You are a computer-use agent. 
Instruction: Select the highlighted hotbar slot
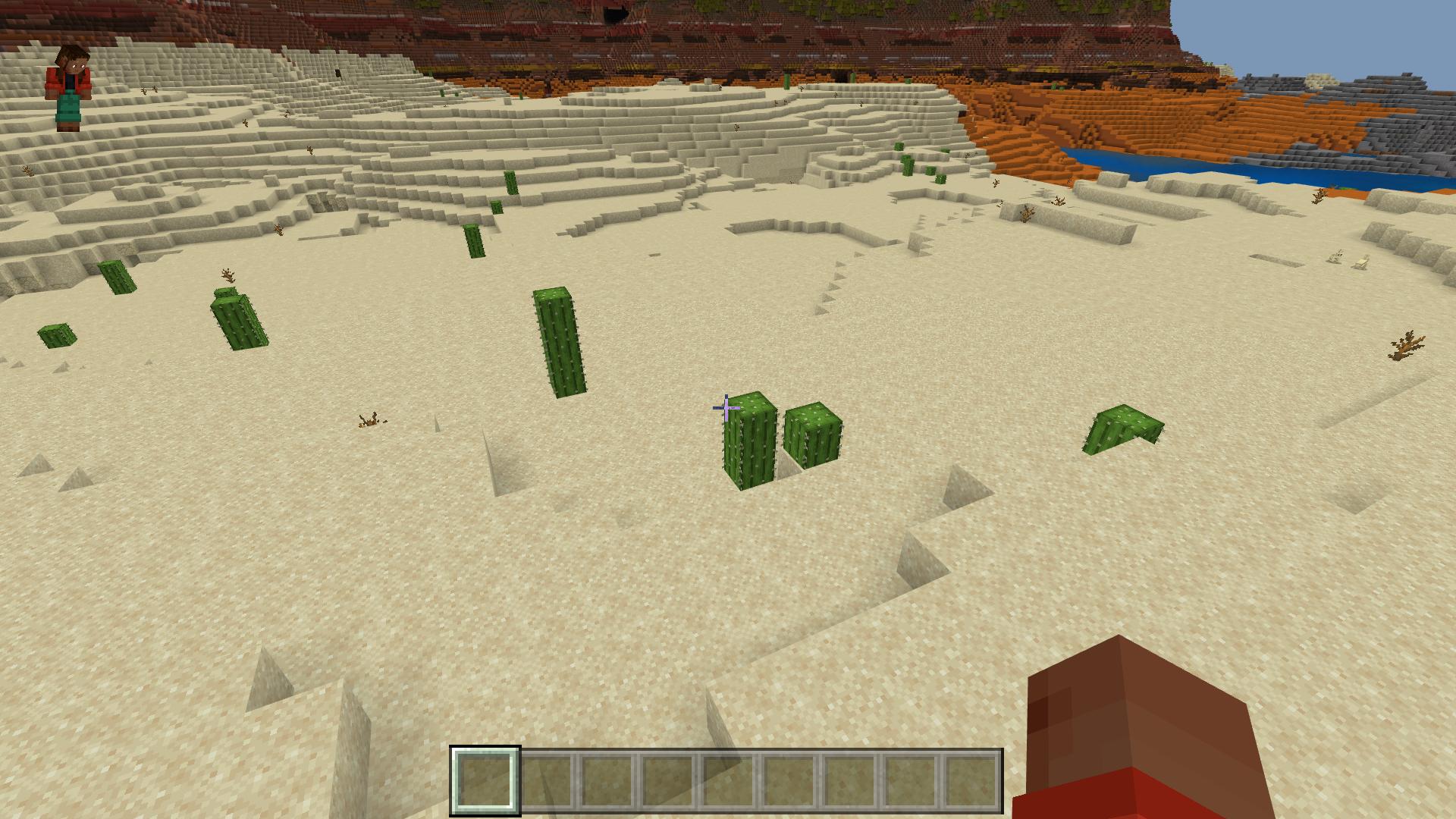click(x=485, y=780)
